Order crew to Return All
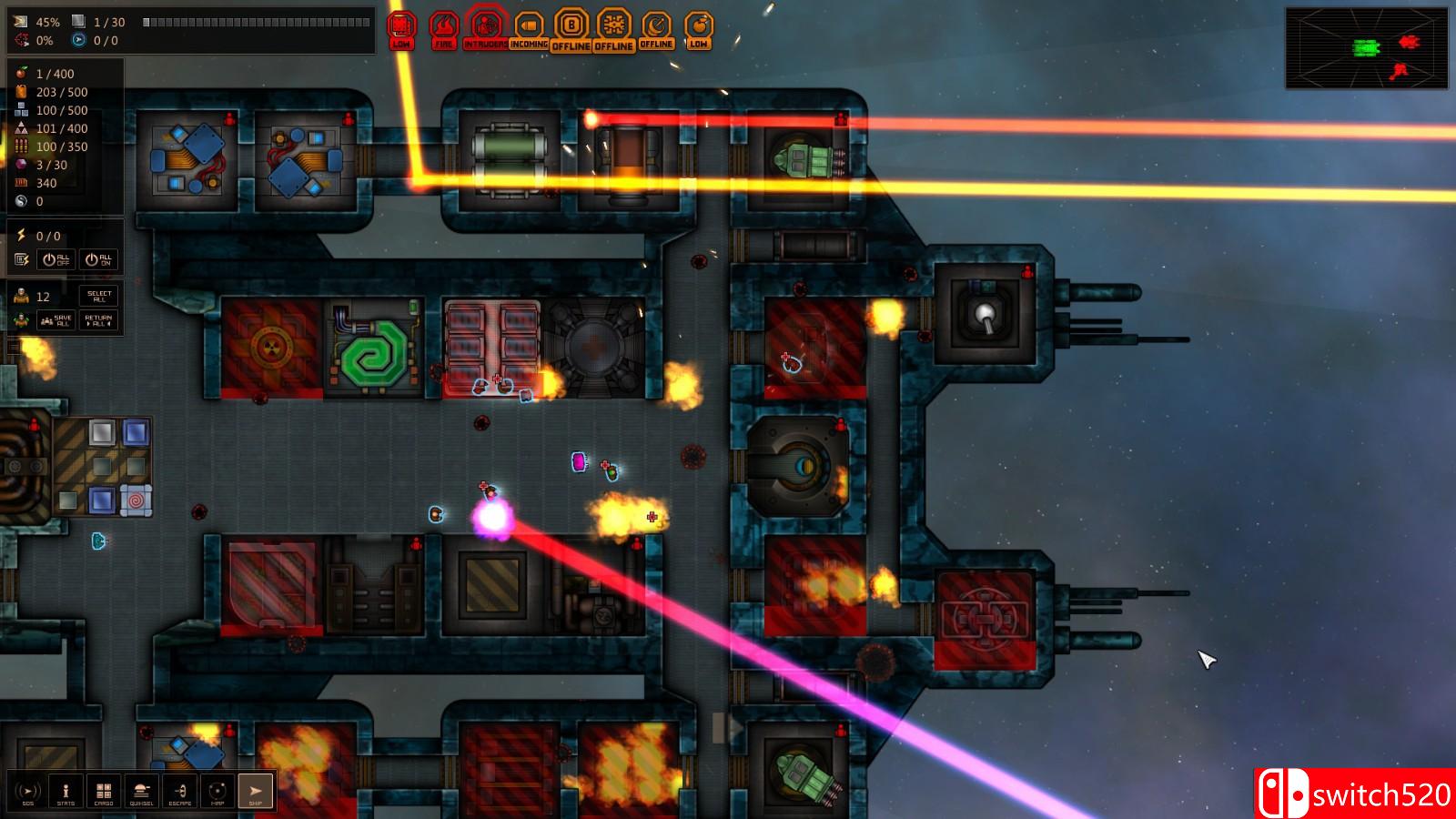Viewport: 1456px width, 819px height. [x=98, y=320]
